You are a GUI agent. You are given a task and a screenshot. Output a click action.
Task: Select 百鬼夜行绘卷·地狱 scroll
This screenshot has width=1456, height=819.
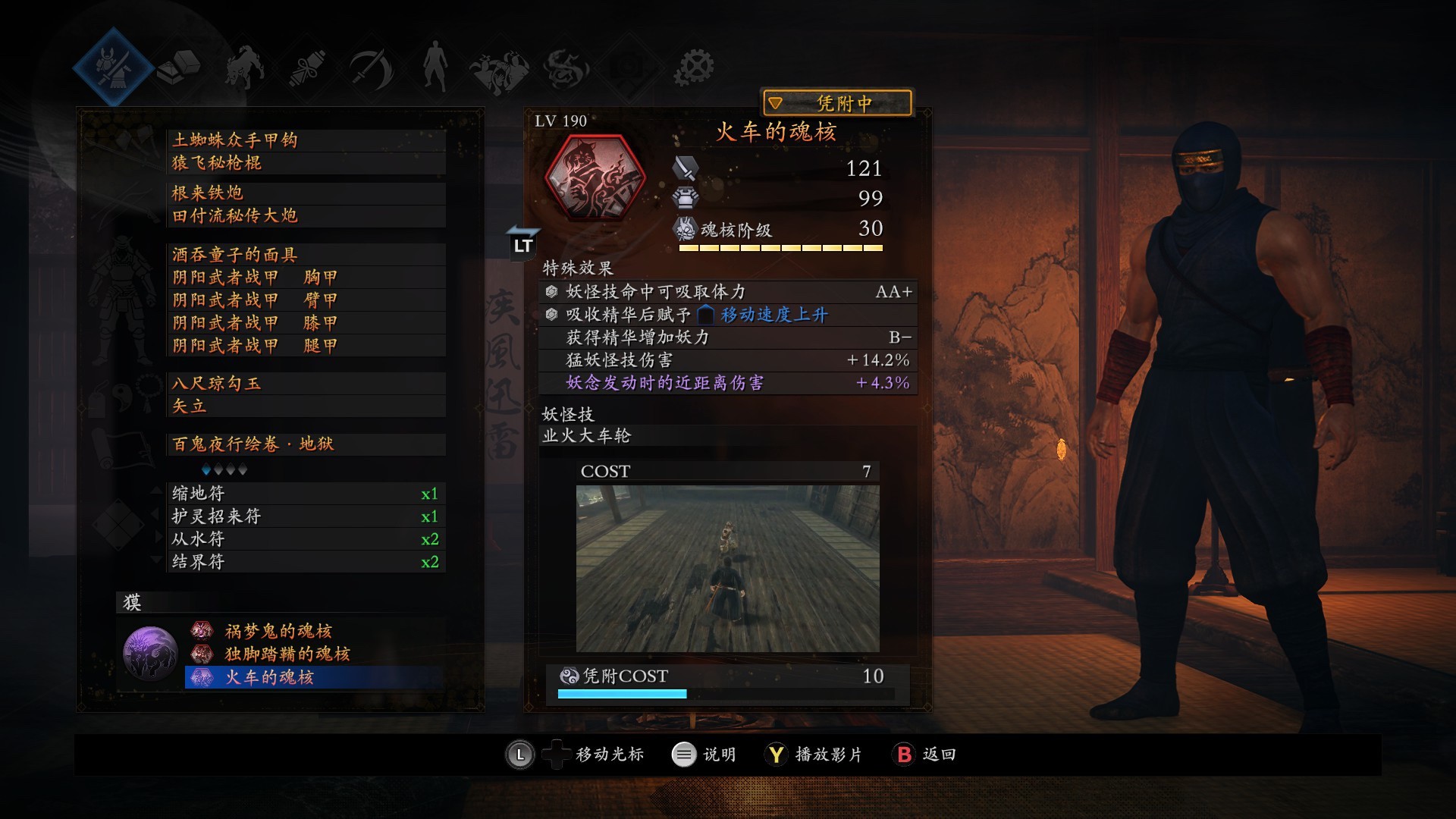[303, 444]
